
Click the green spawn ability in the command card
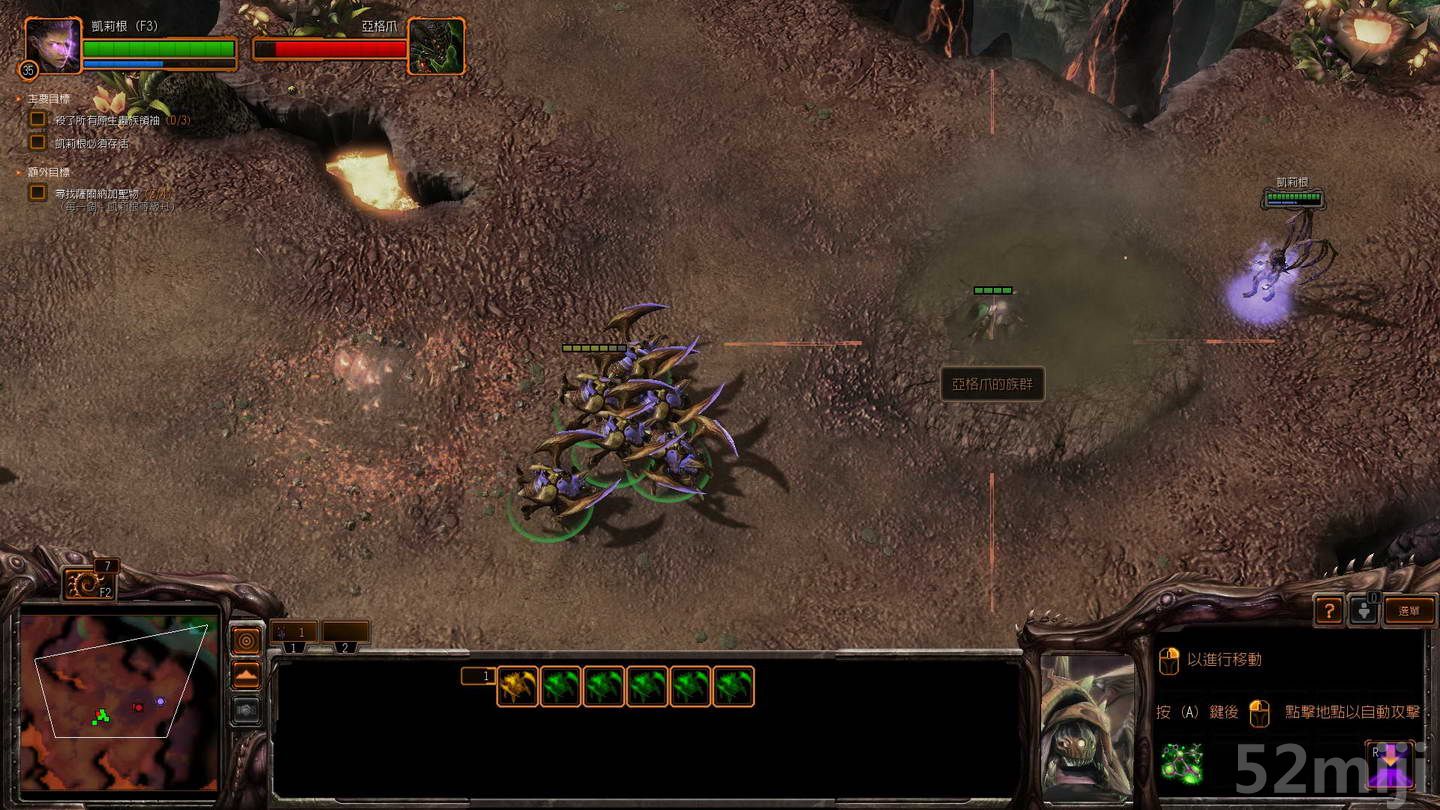pyautogui.click(x=1181, y=765)
